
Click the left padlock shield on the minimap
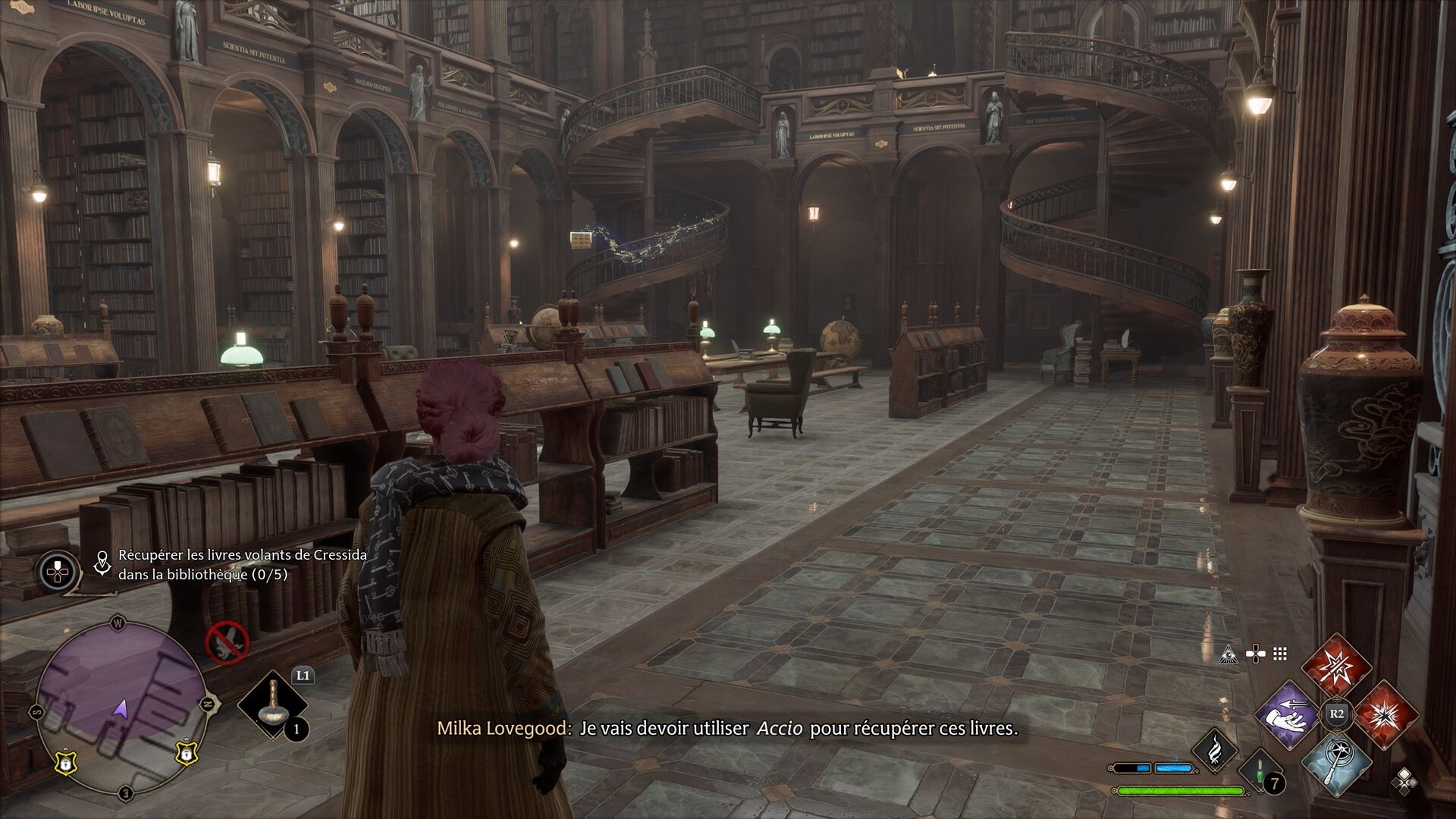65,764
